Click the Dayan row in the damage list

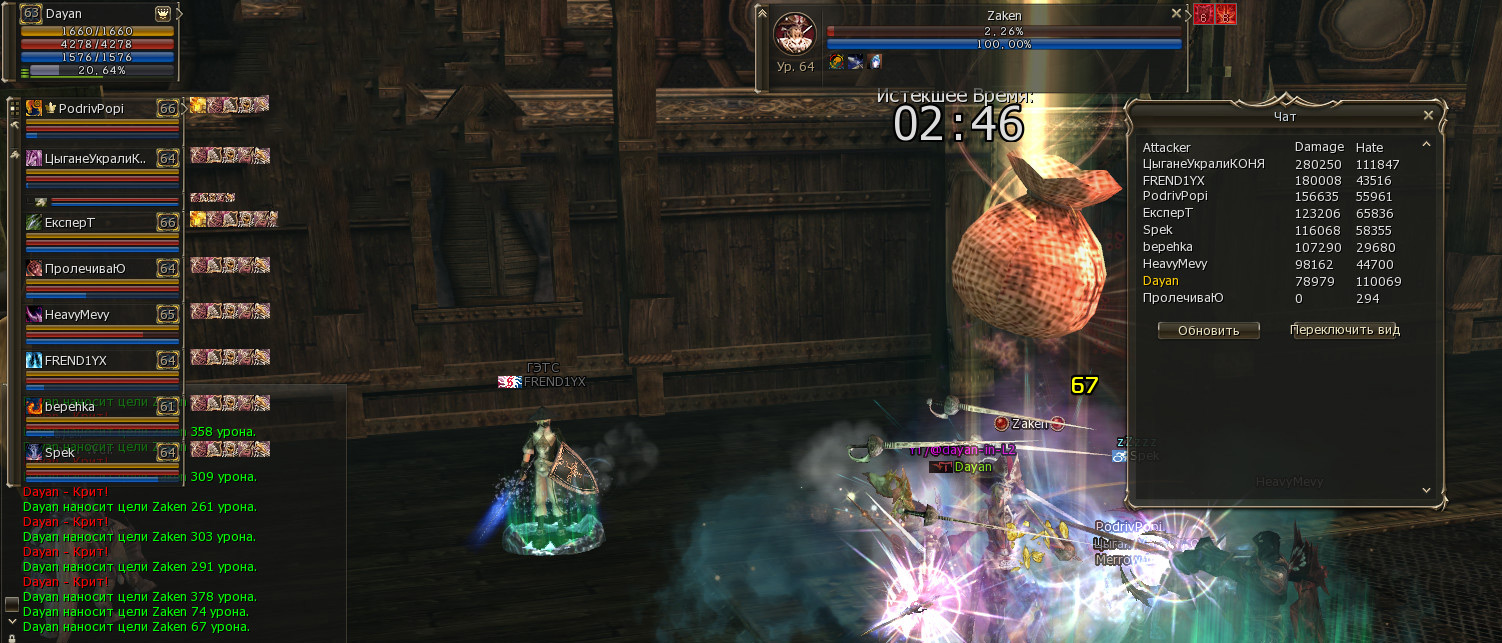pos(1161,281)
